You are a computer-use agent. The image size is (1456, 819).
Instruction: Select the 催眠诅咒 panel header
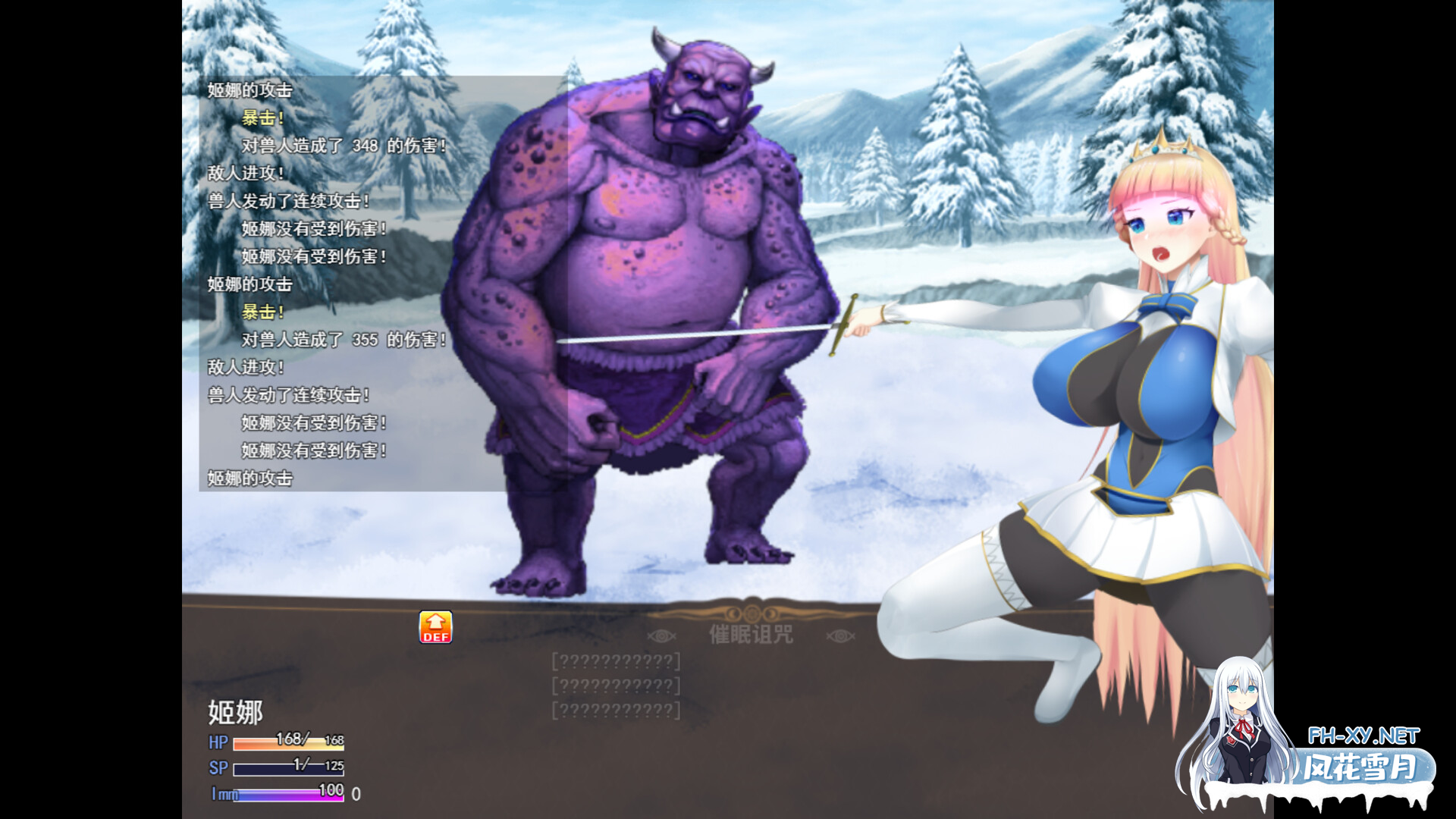pos(751,634)
